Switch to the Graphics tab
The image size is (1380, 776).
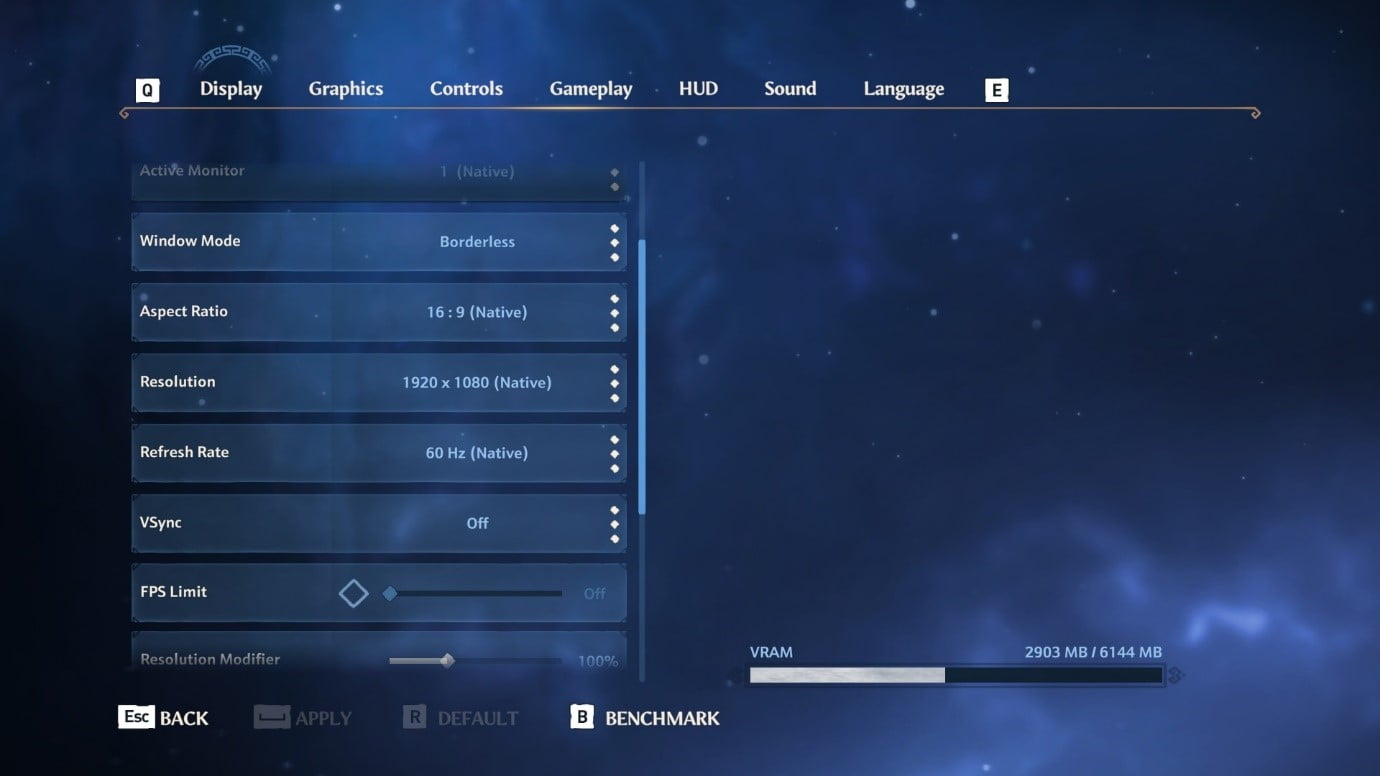(x=345, y=88)
